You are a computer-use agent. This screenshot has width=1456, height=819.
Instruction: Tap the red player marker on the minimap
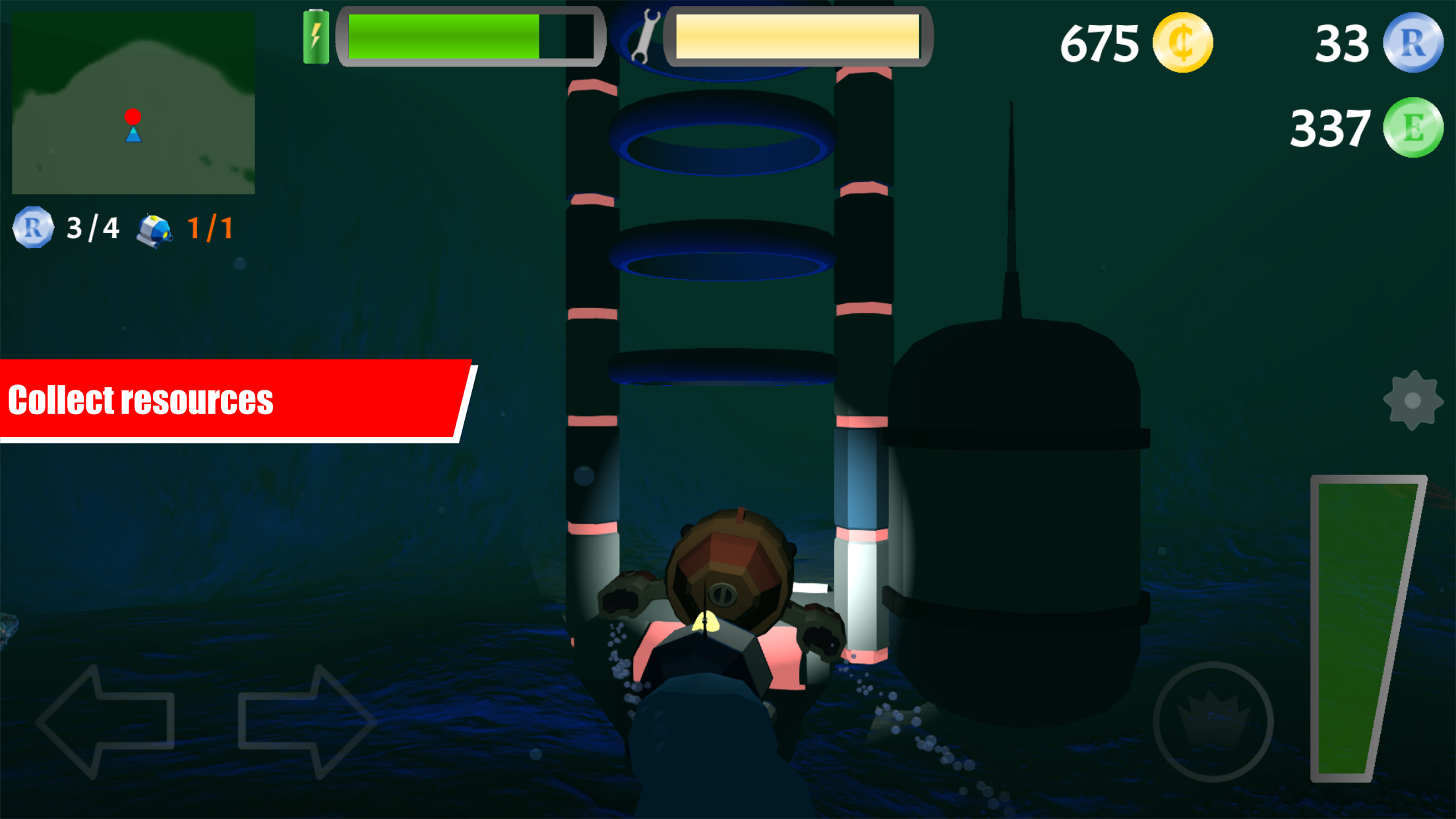tap(134, 116)
